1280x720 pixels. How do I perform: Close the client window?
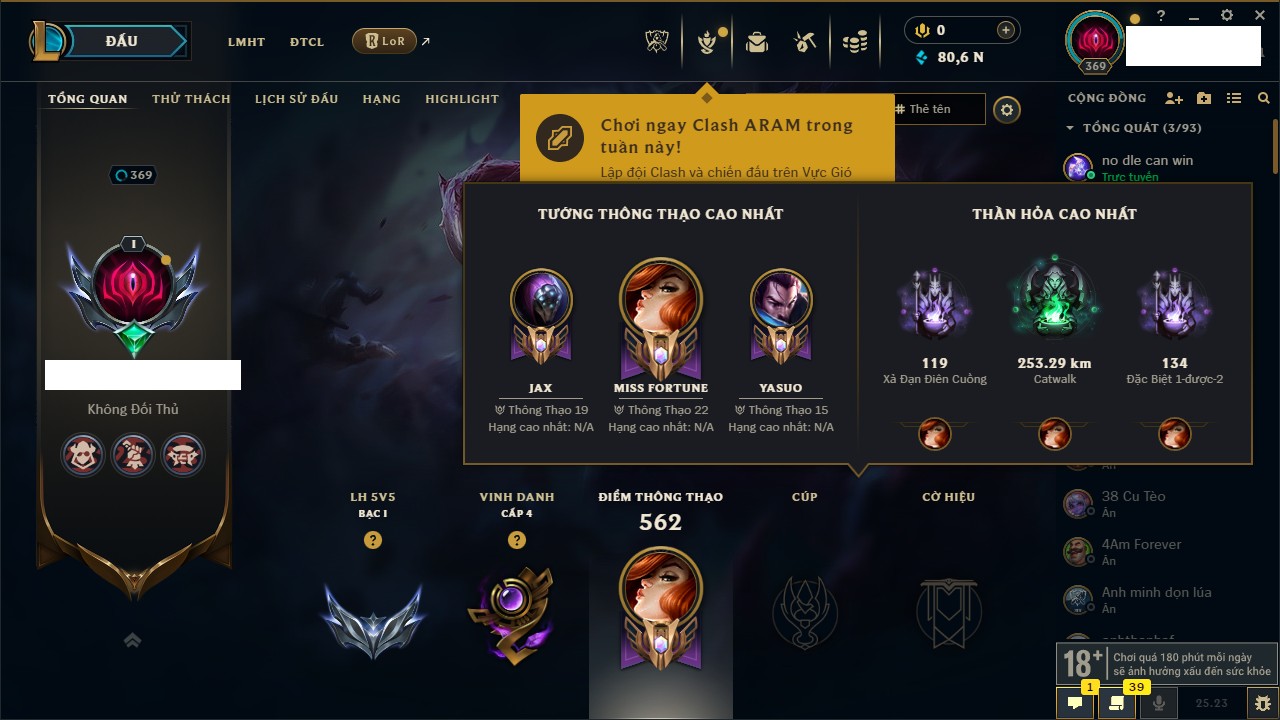[1257, 16]
